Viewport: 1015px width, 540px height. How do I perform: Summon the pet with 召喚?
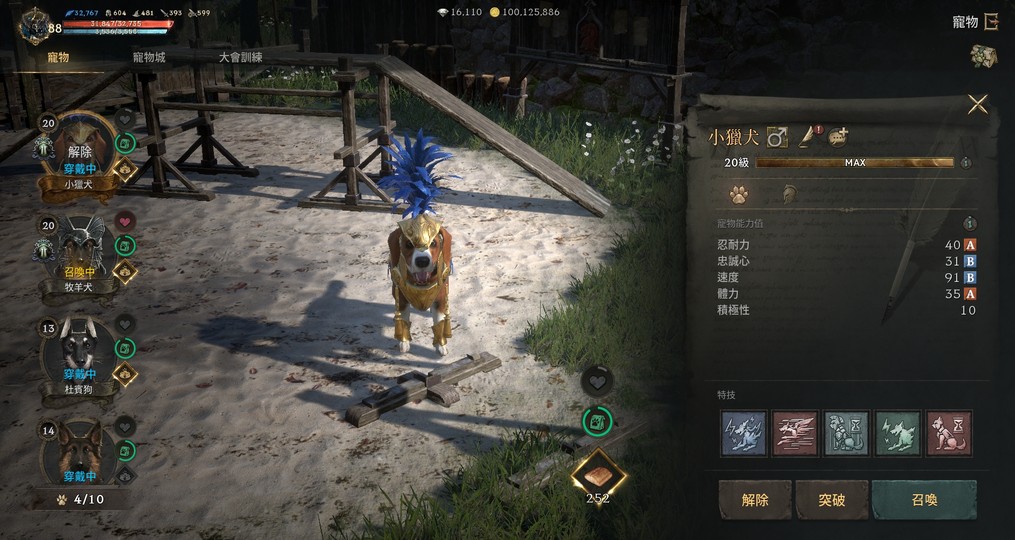pyautogui.click(x=924, y=499)
